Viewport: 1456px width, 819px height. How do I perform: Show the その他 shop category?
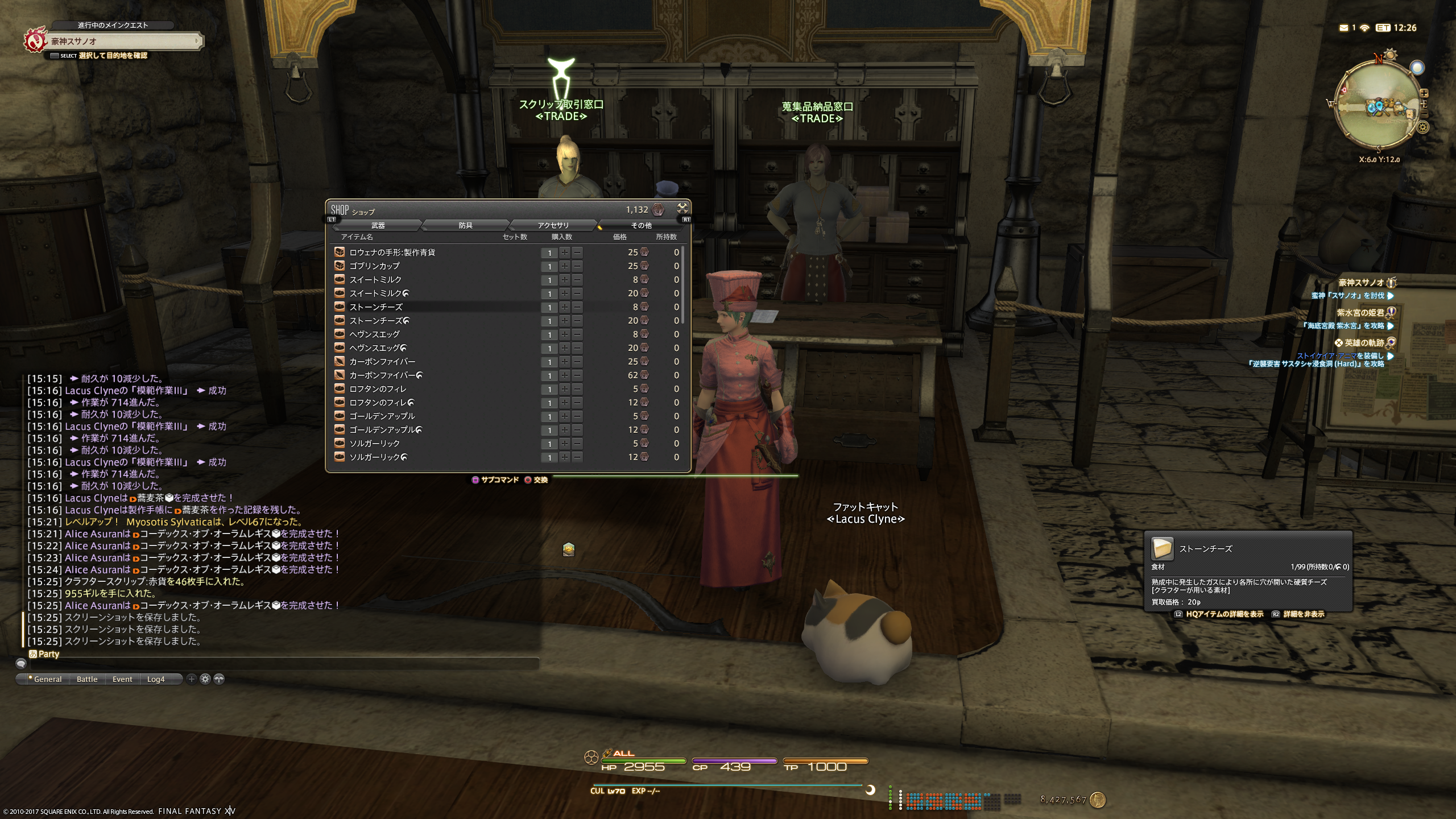coord(641,225)
